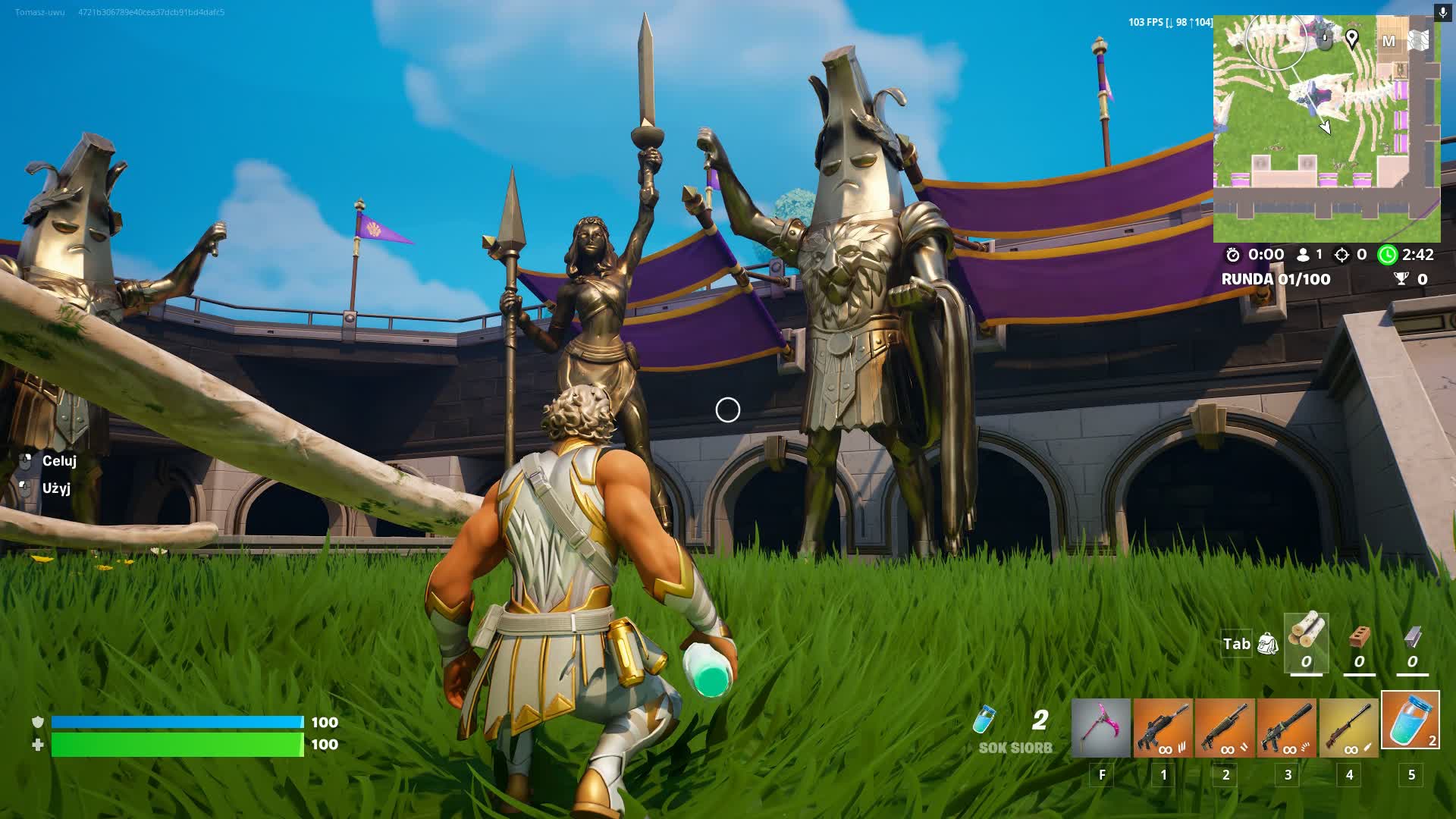The width and height of the screenshot is (1456, 819).
Task: Equip the hunting rifle in slot 4
Action: pos(1349,728)
